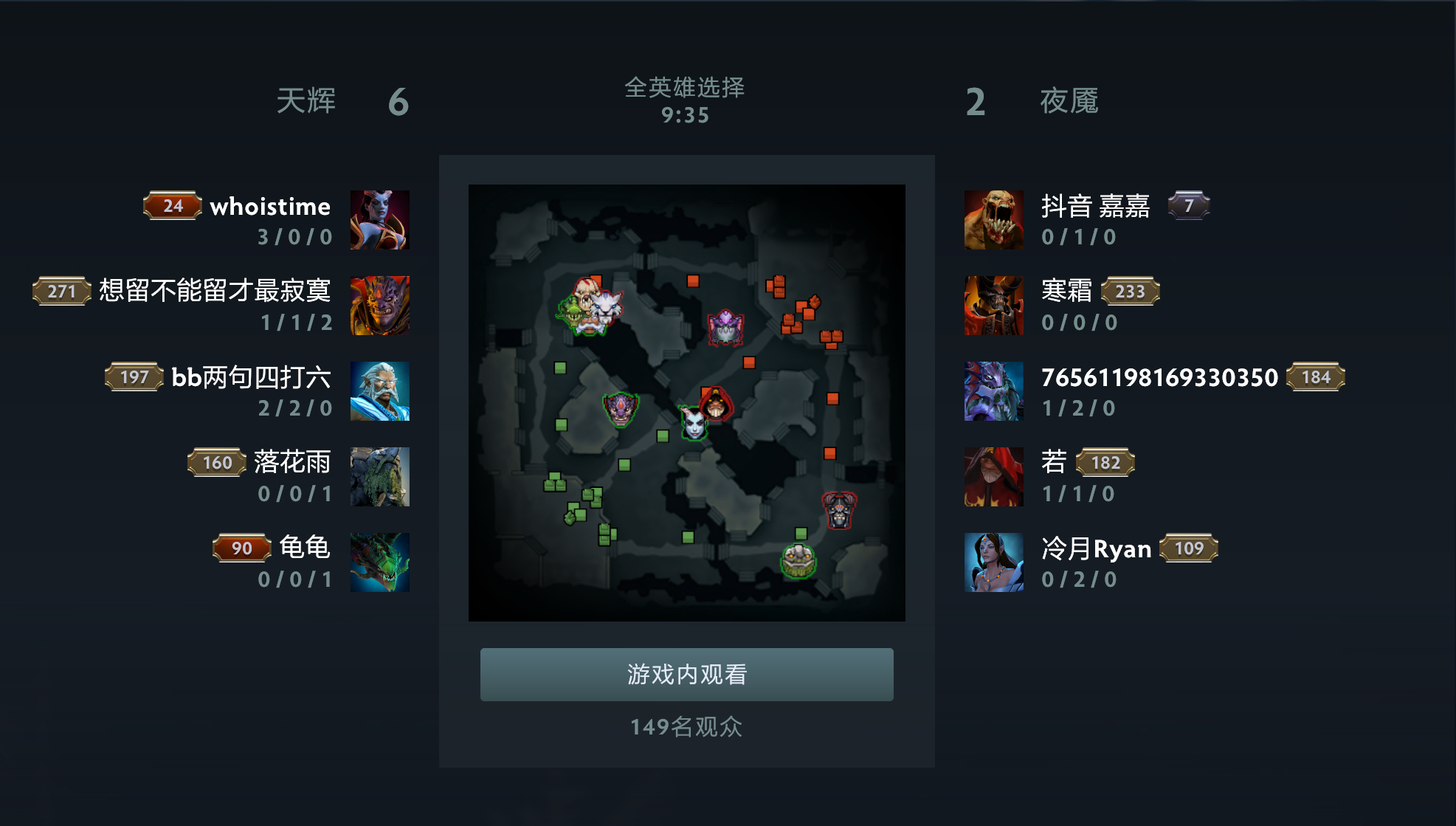Image resolution: width=1456 pixels, height=826 pixels.
Task: Click Zeus's portrait next to bb两句四打六
Action: [x=381, y=390]
